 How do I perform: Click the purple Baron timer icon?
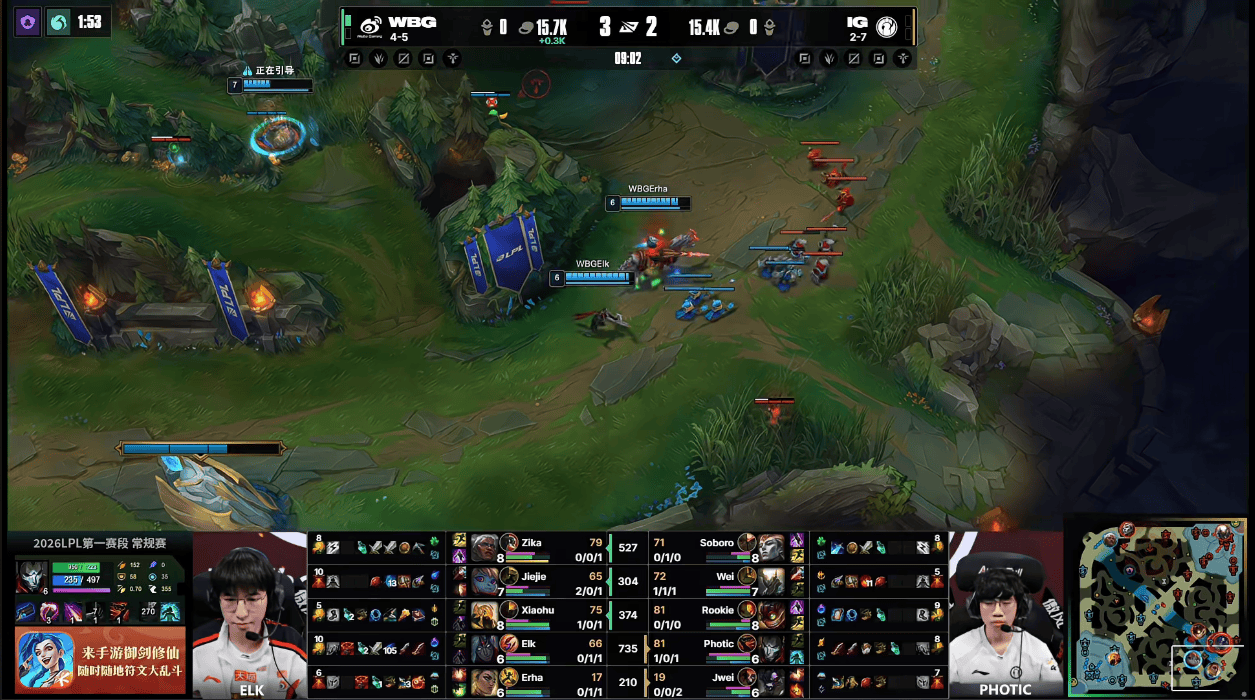click(x=28, y=21)
